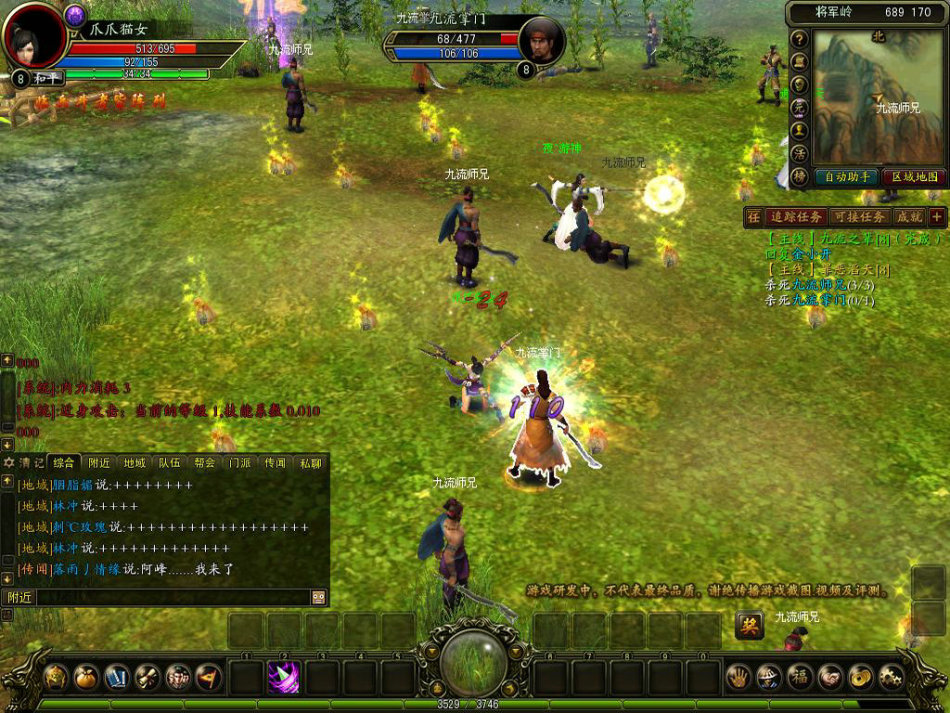The width and height of the screenshot is (950, 713).
Task: Open the gear settings icon in bottom bar
Action: pos(892,677)
